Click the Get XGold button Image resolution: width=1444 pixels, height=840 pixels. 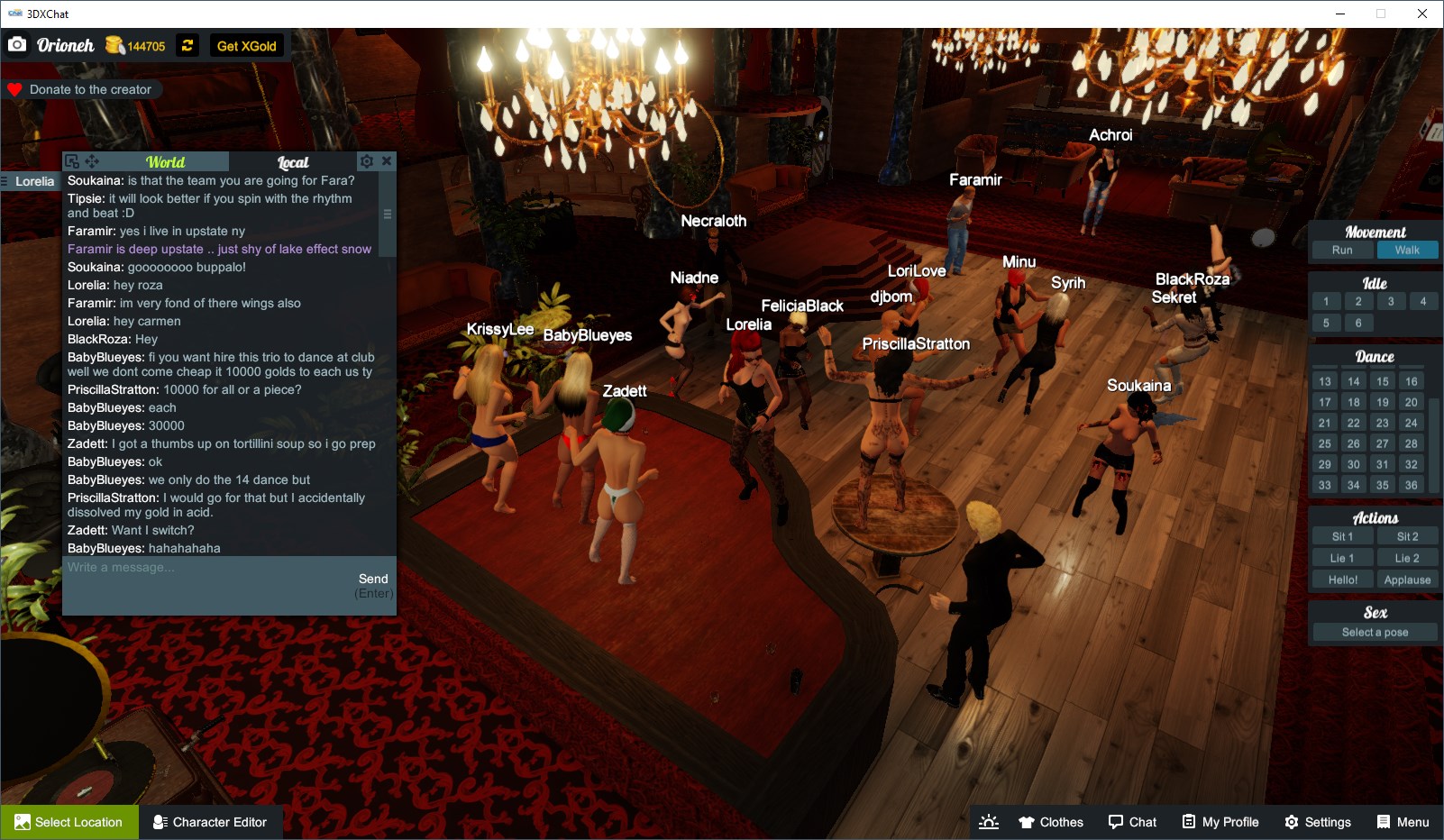tap(247, 45)
